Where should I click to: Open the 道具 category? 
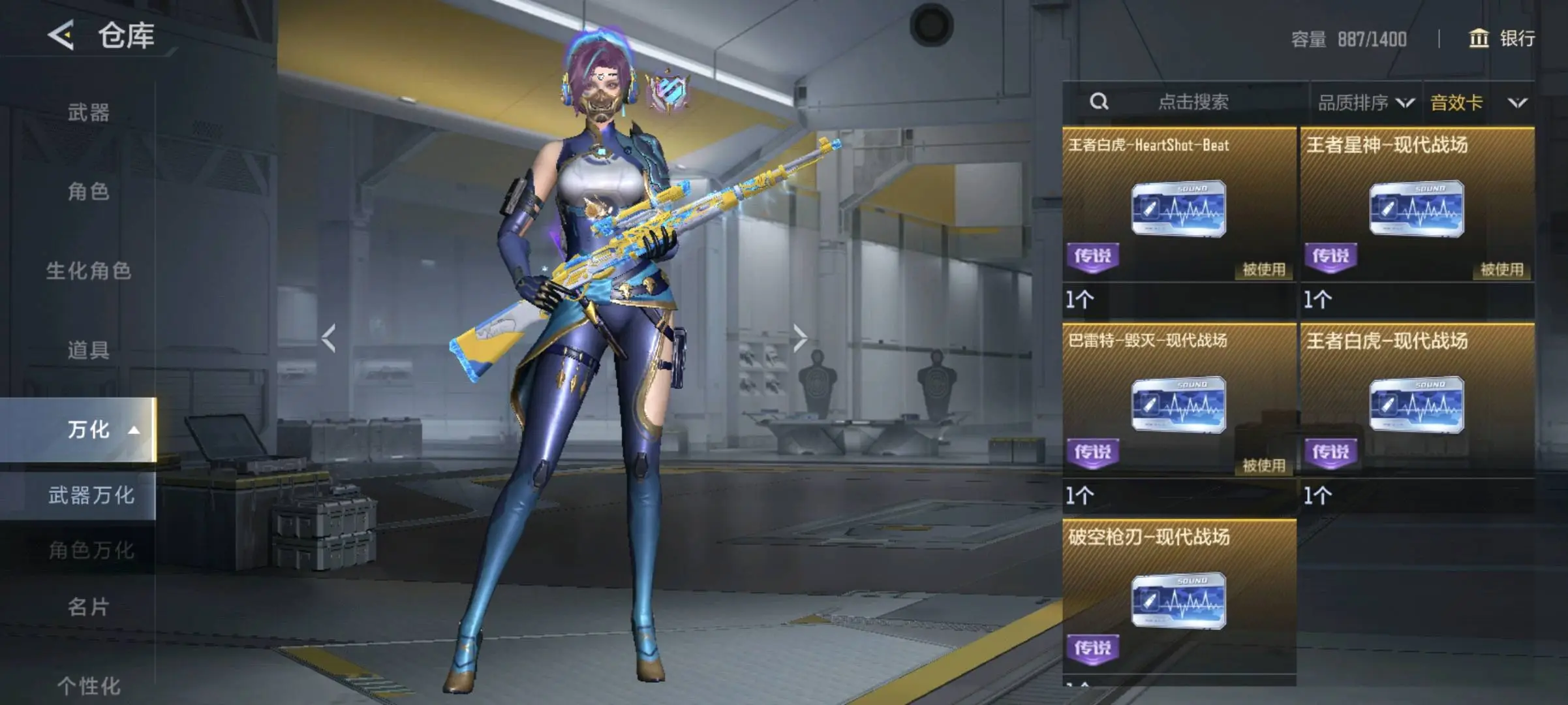coord(89,350)
